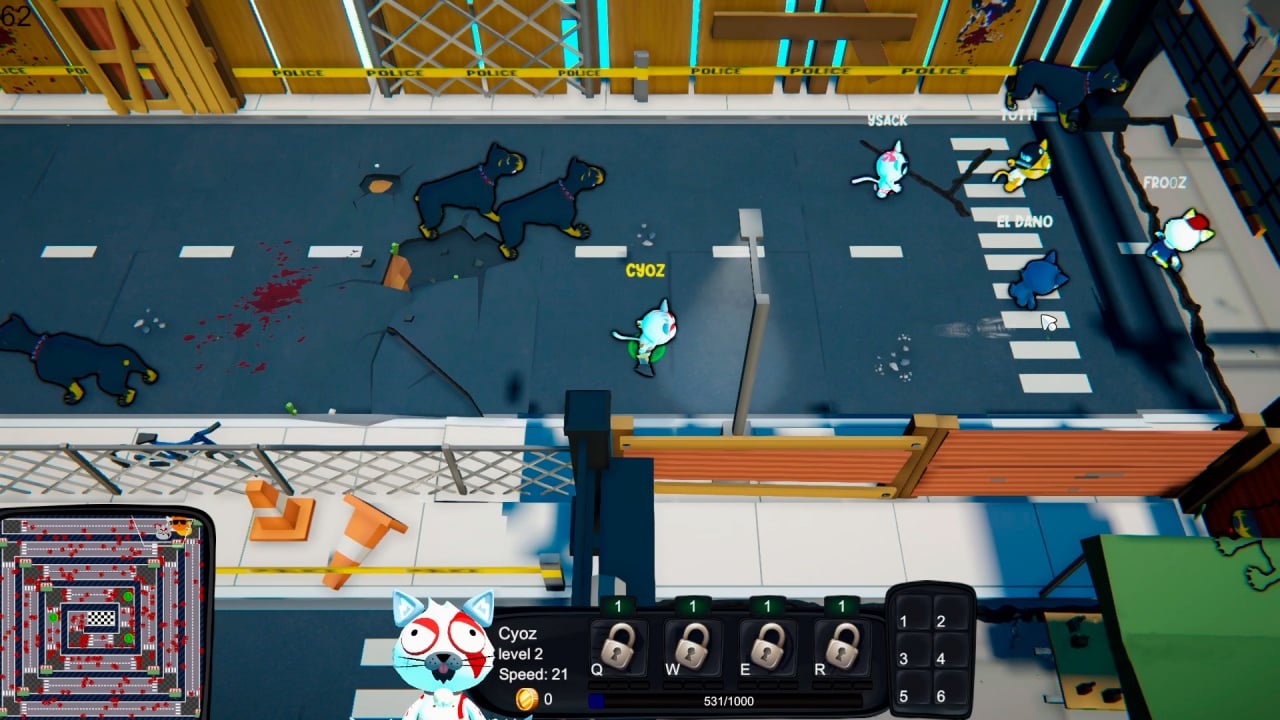Click the gold coin icon
This screenshot has width=1280, height=720.
[526, 699]
